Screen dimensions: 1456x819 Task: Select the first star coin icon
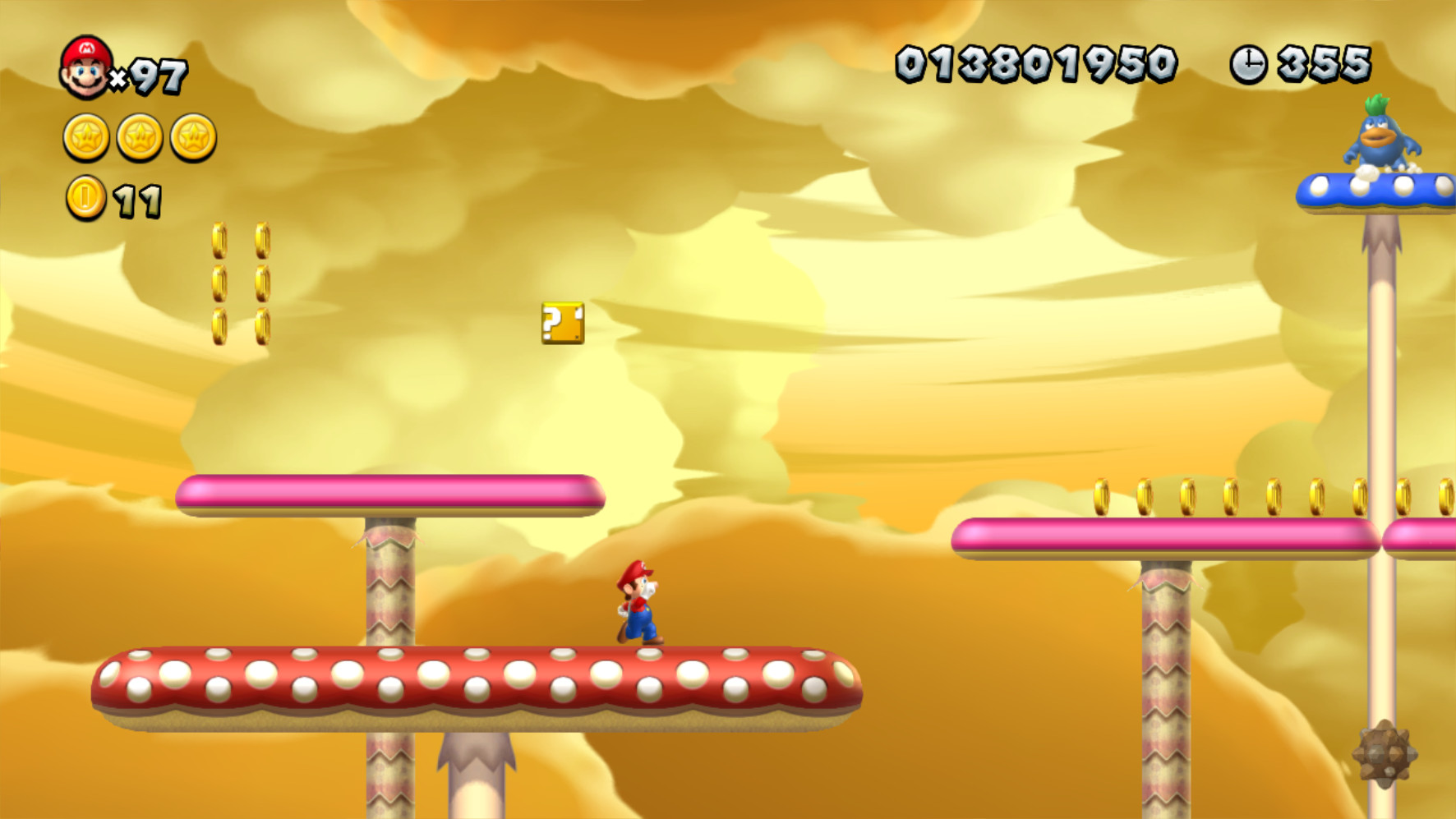[85, 137]
